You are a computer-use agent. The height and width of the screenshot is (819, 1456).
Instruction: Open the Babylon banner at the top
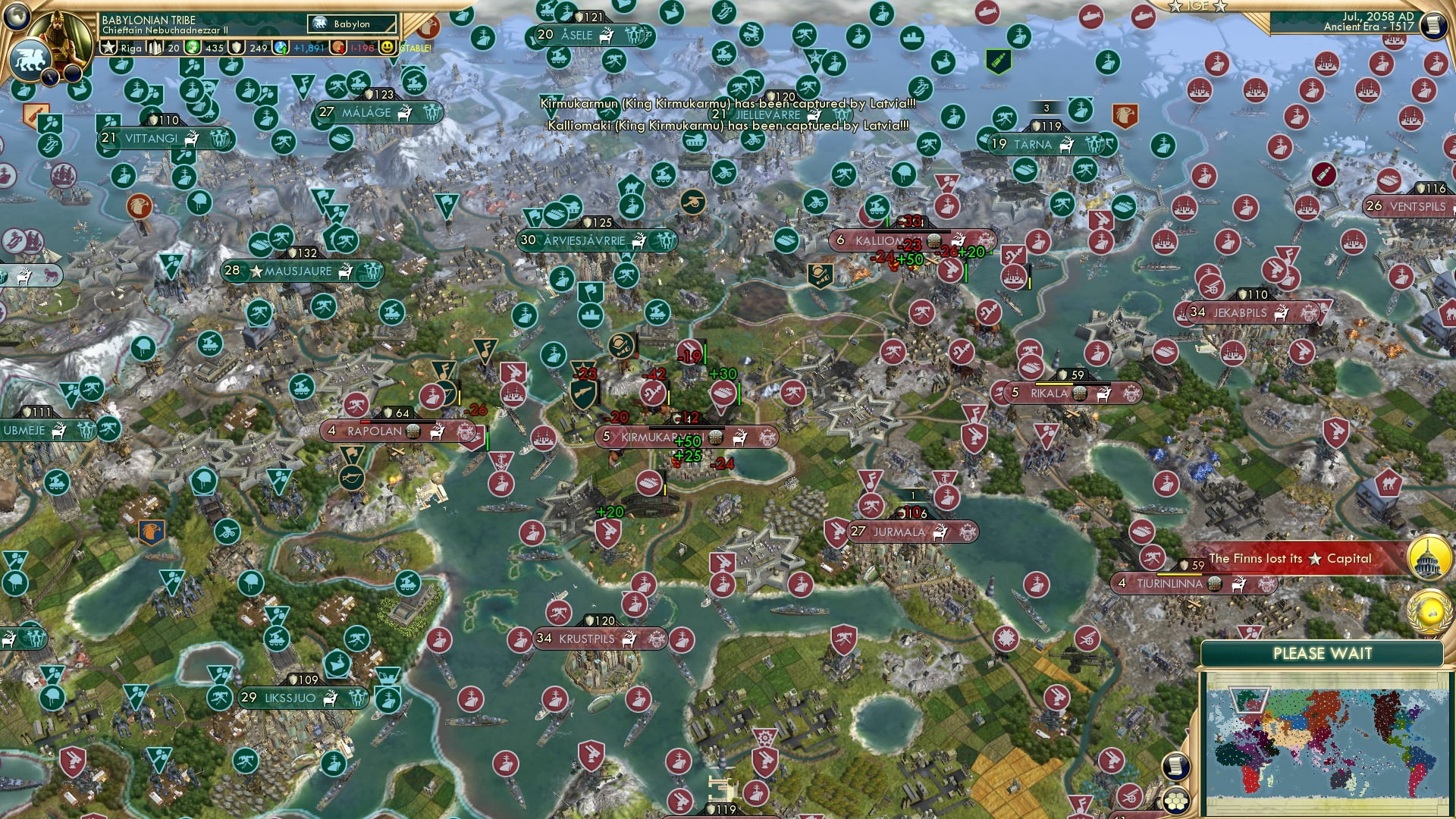351,24
